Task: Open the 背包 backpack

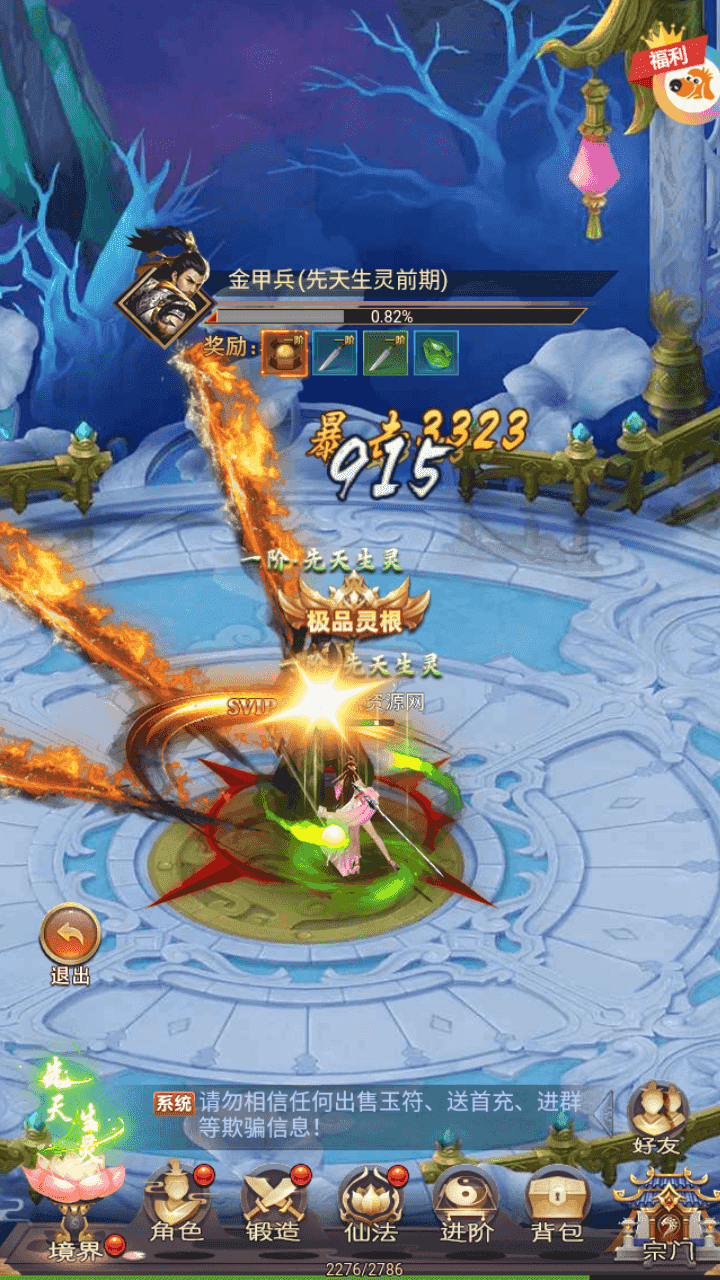Action: coord(557,1204)
